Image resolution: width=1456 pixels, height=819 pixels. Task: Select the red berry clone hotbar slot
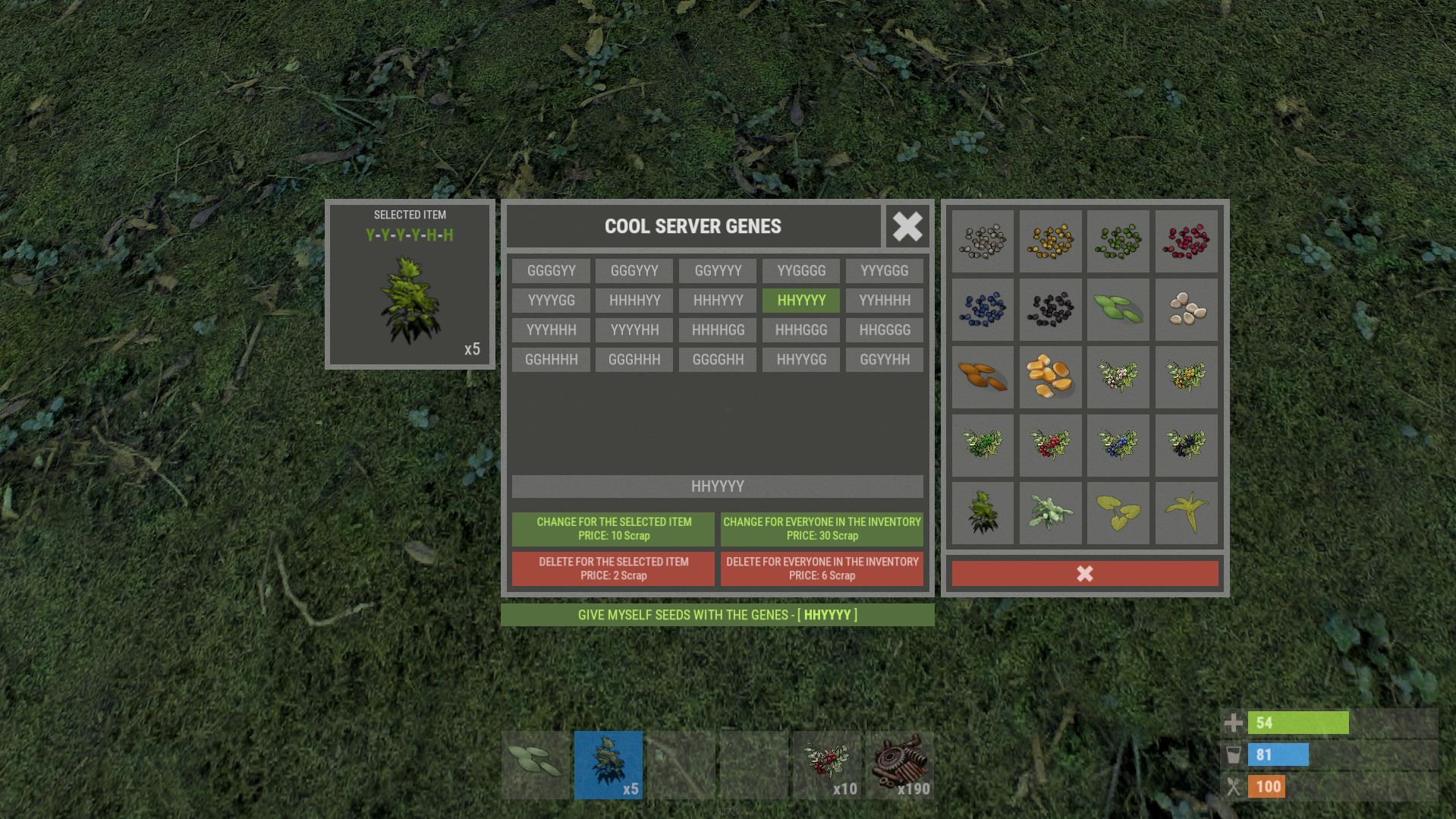point(826,765)
